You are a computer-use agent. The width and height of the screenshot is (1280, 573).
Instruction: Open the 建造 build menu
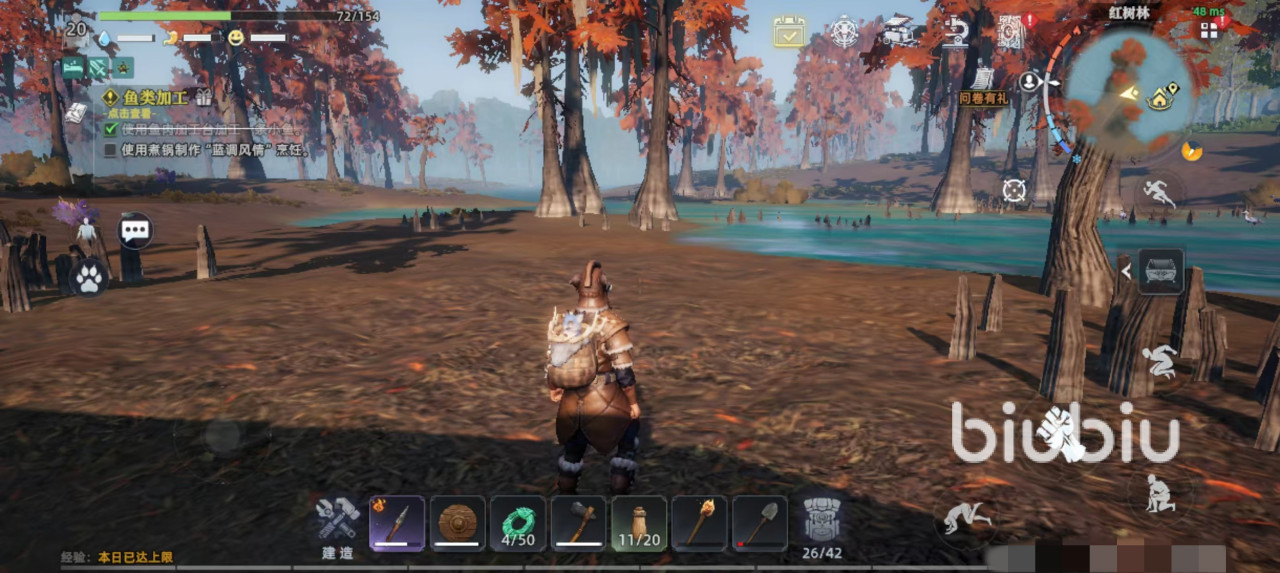coord(338,522)
